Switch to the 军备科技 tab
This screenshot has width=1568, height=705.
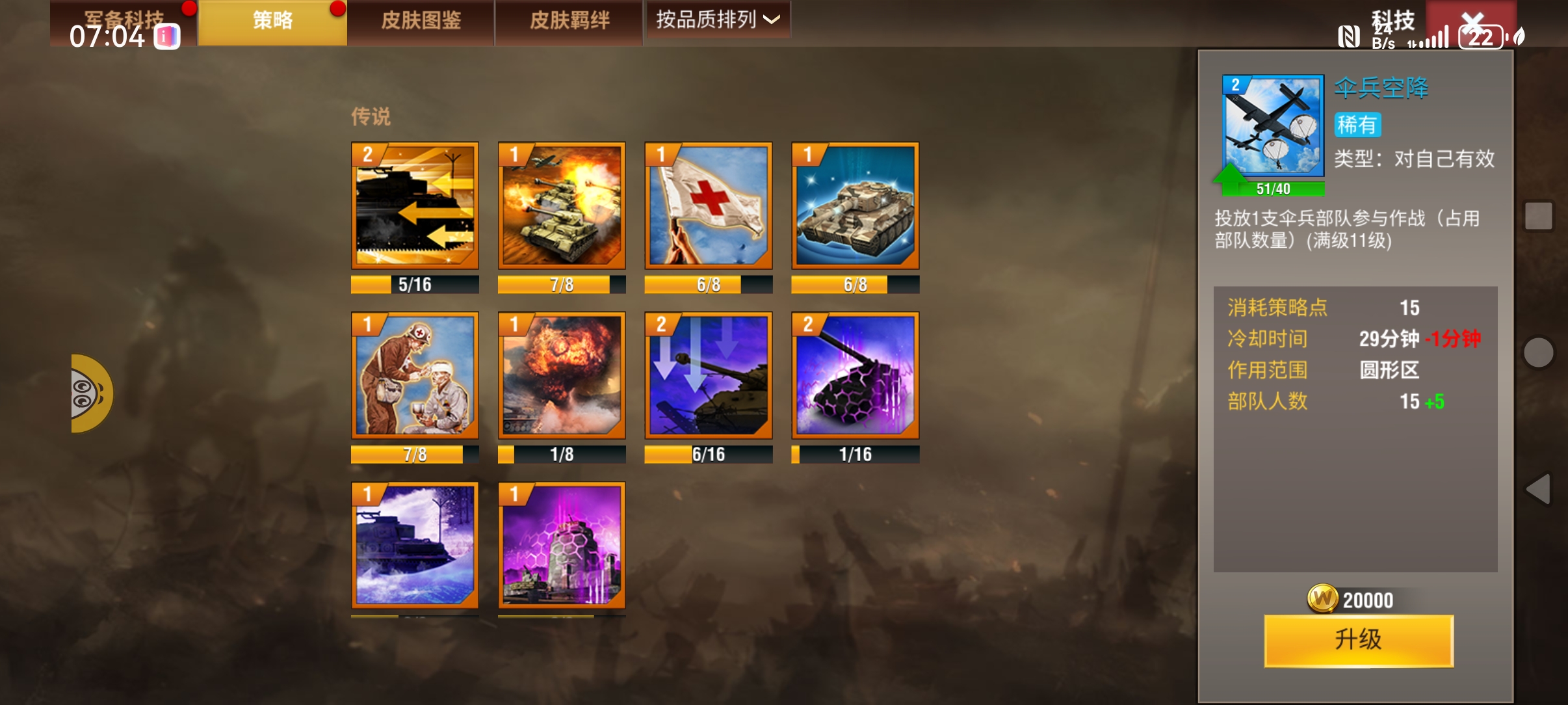(x=124, y=21)
